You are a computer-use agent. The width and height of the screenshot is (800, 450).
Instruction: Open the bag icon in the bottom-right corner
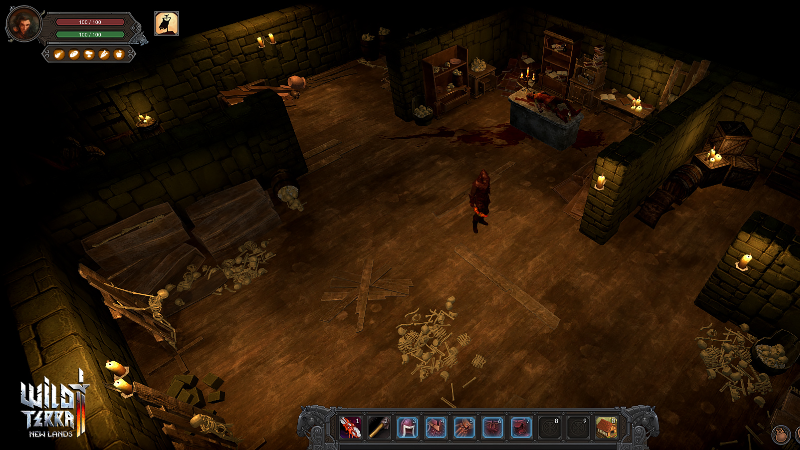[781, 435]
